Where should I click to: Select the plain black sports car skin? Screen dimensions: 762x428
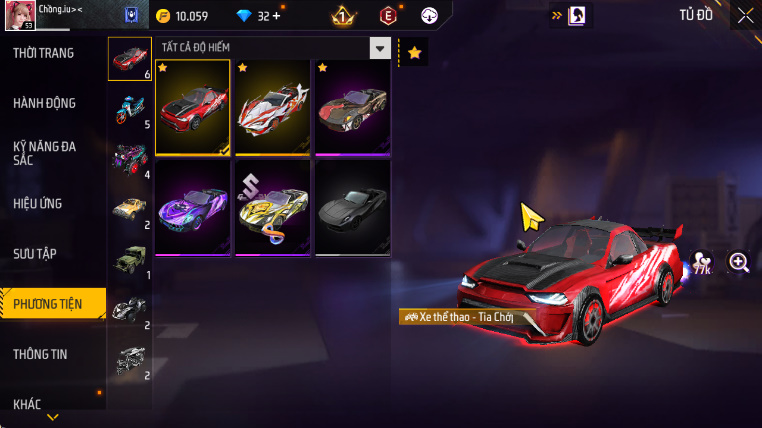(352, 207)
